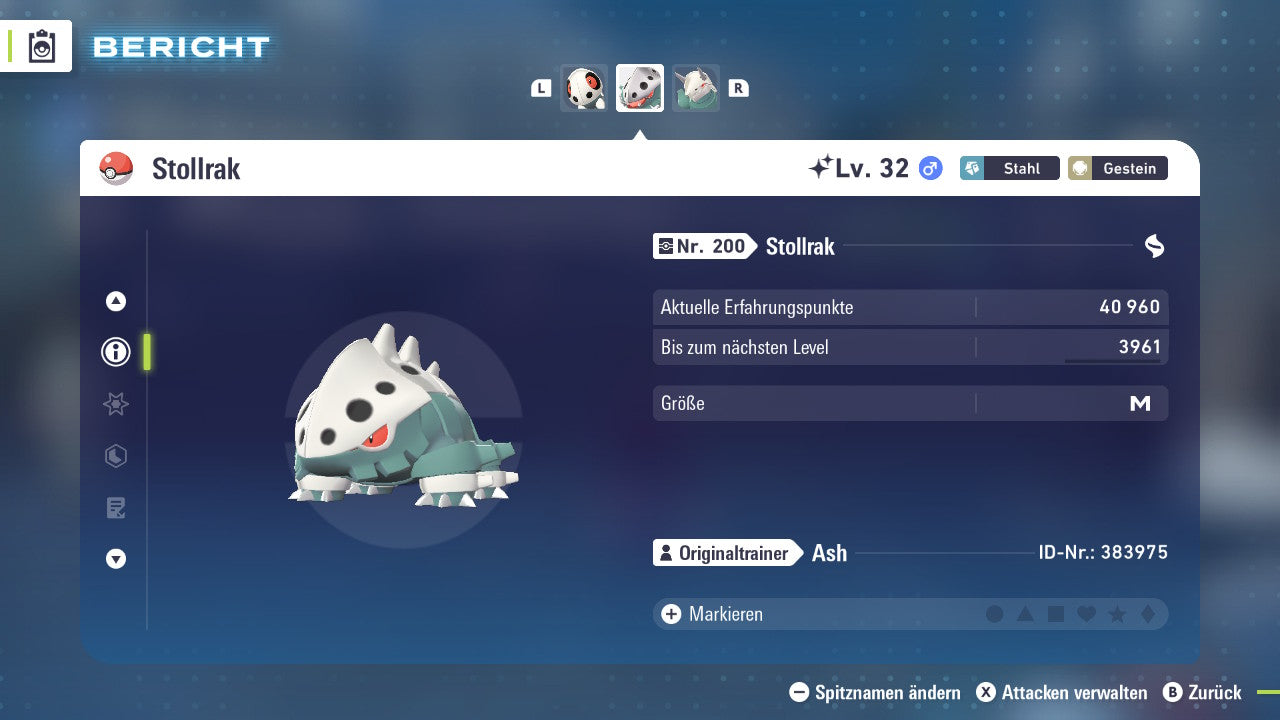Toggle the diamond marker for Stollrak
Image resolution: width=1280 pixels, height=720 pixels.
(x=1149, y=614)
